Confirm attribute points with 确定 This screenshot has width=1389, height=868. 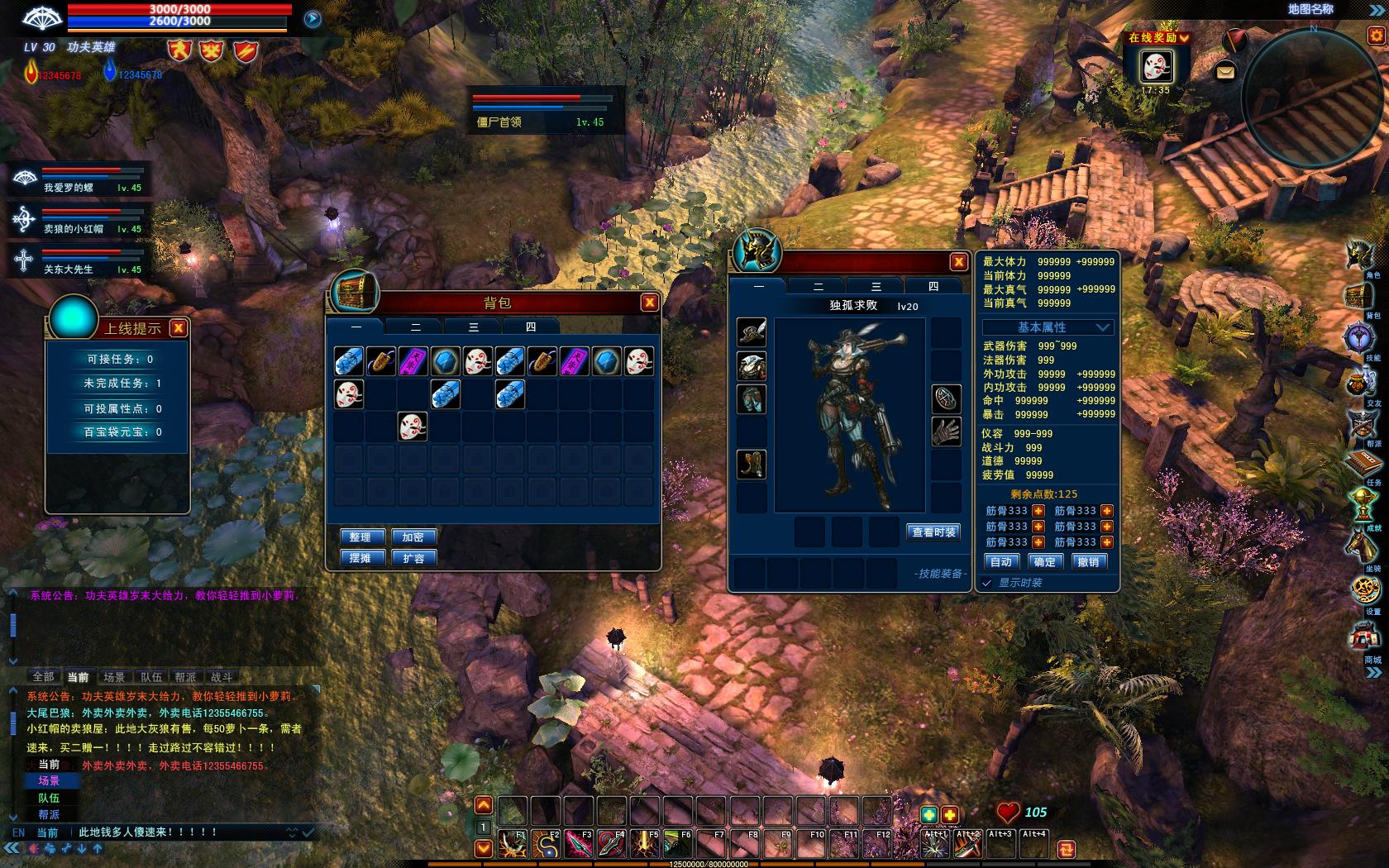(x=1044, y=562)
